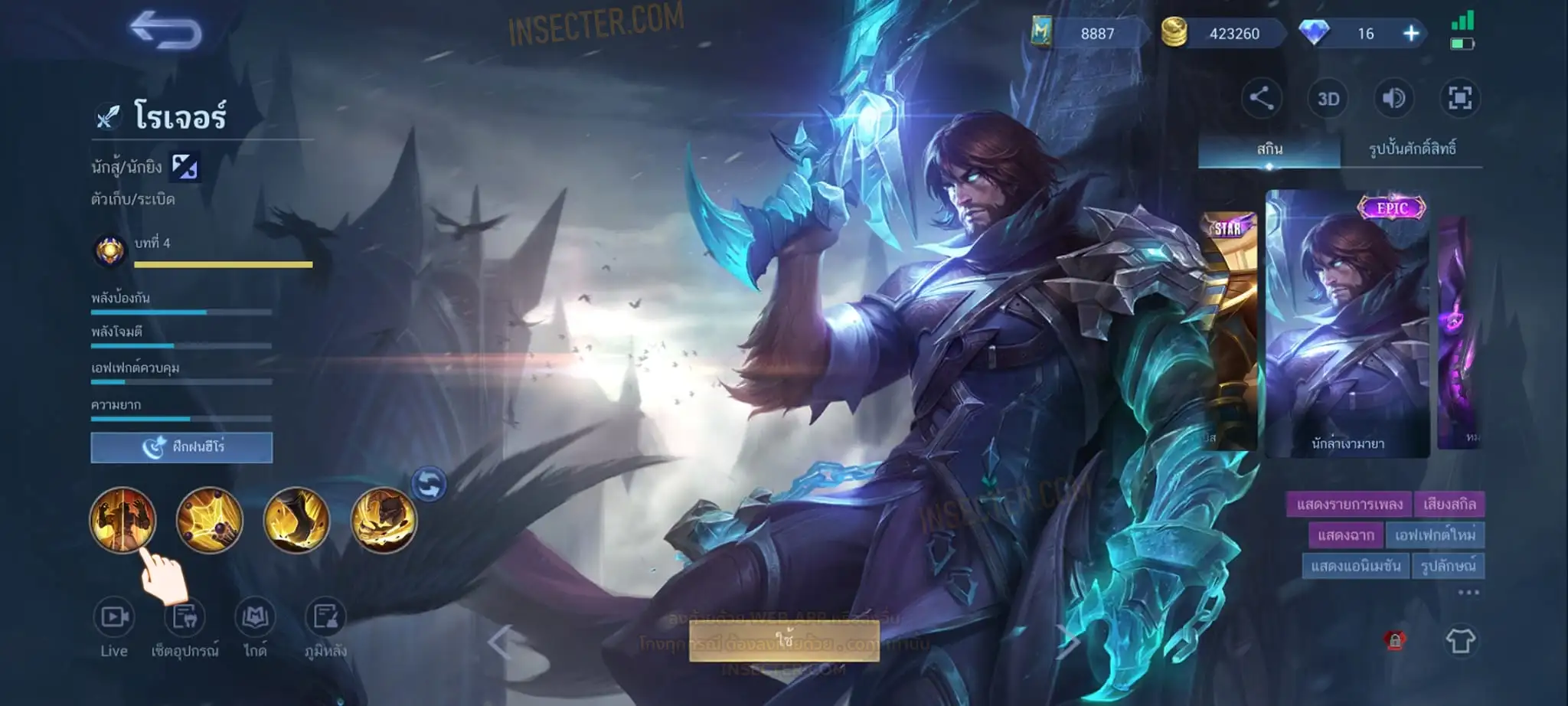Select the EPIC นักล่าเงามายา skin card
1568x706 pixels.
pos(1347,325)
